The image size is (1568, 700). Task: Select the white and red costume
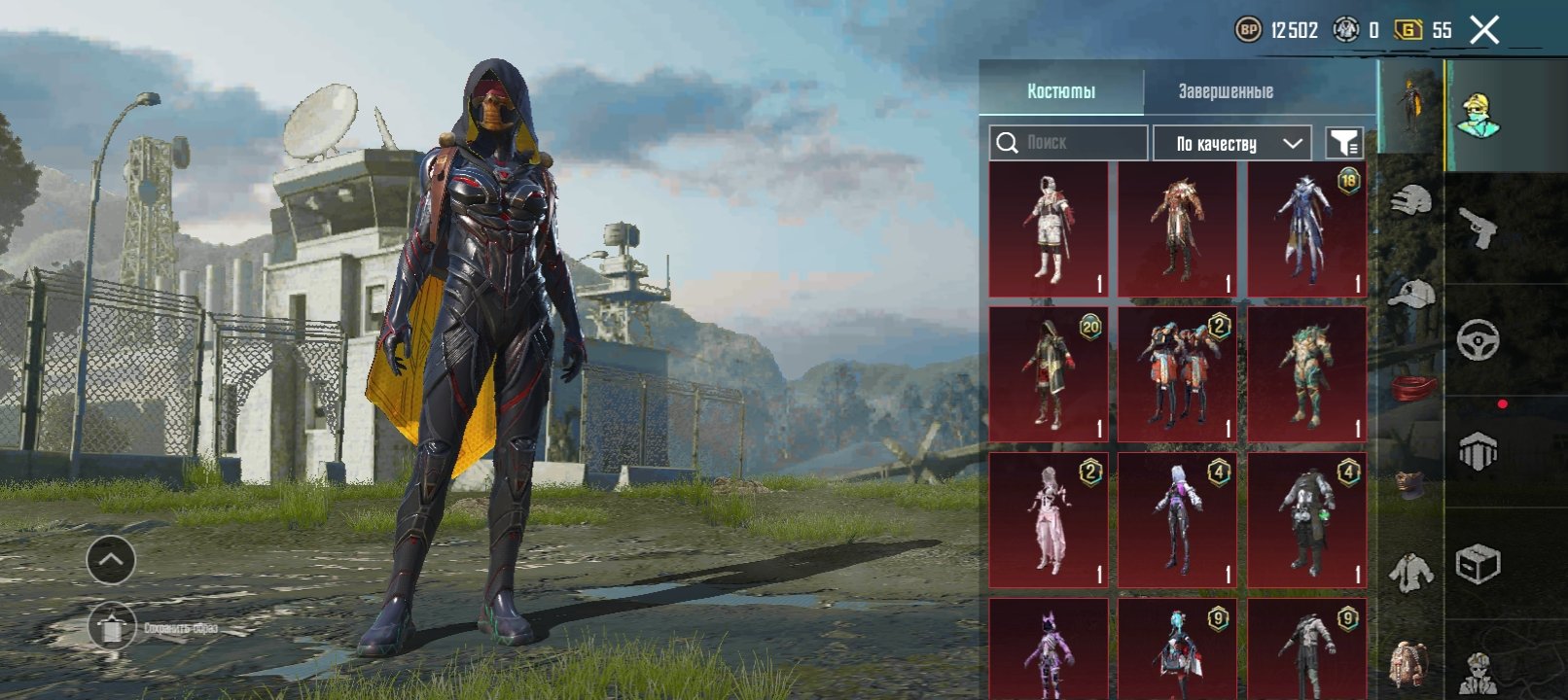coord(1048,229)
